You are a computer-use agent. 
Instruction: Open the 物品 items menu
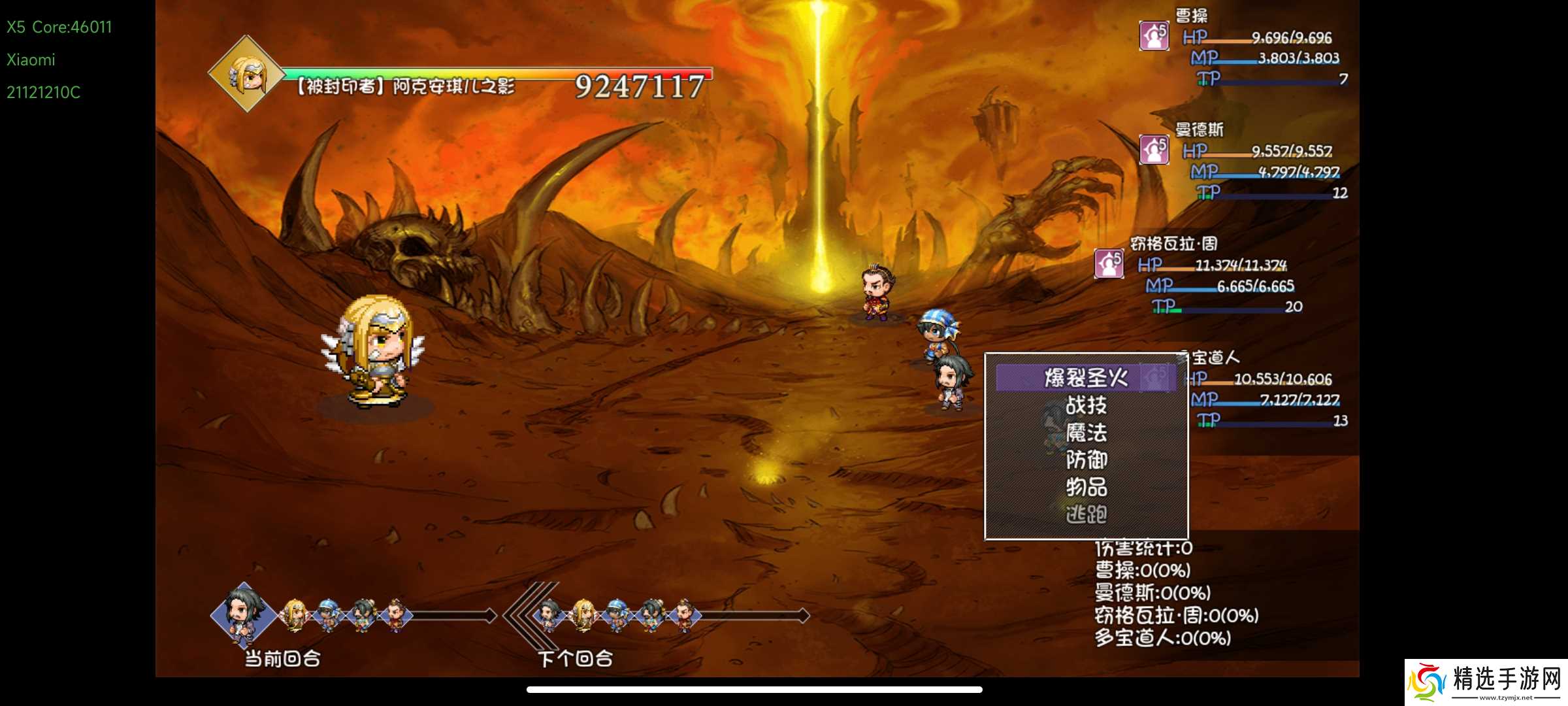point(1085,487)
